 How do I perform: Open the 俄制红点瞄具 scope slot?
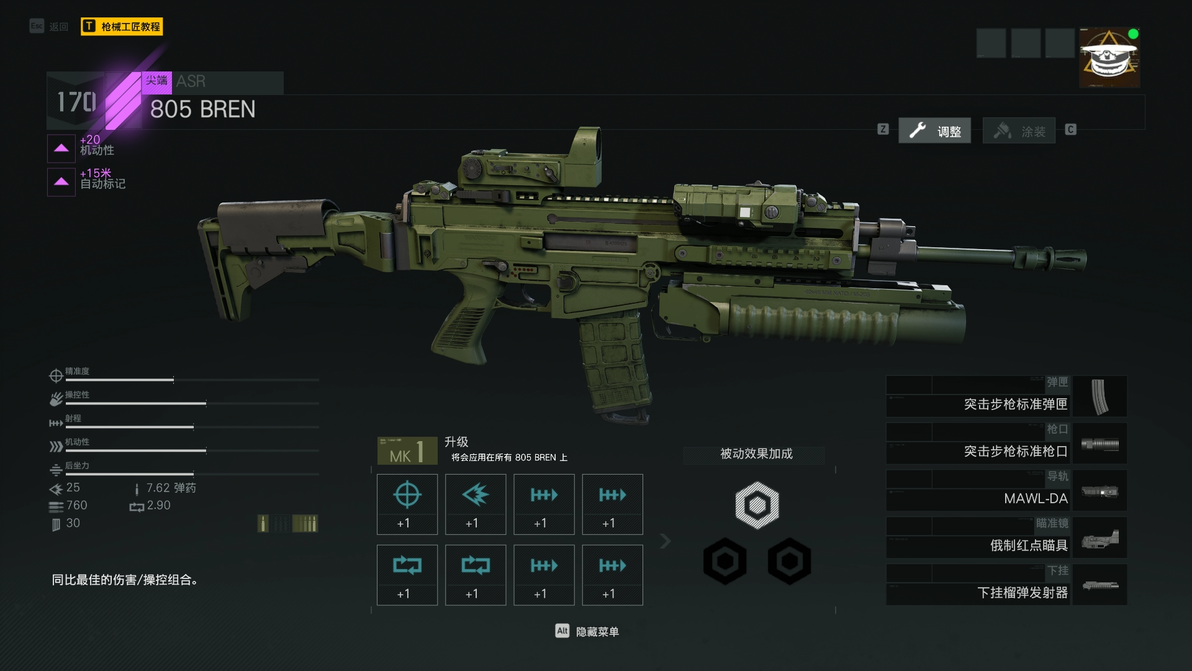[x=1006, y=538]
